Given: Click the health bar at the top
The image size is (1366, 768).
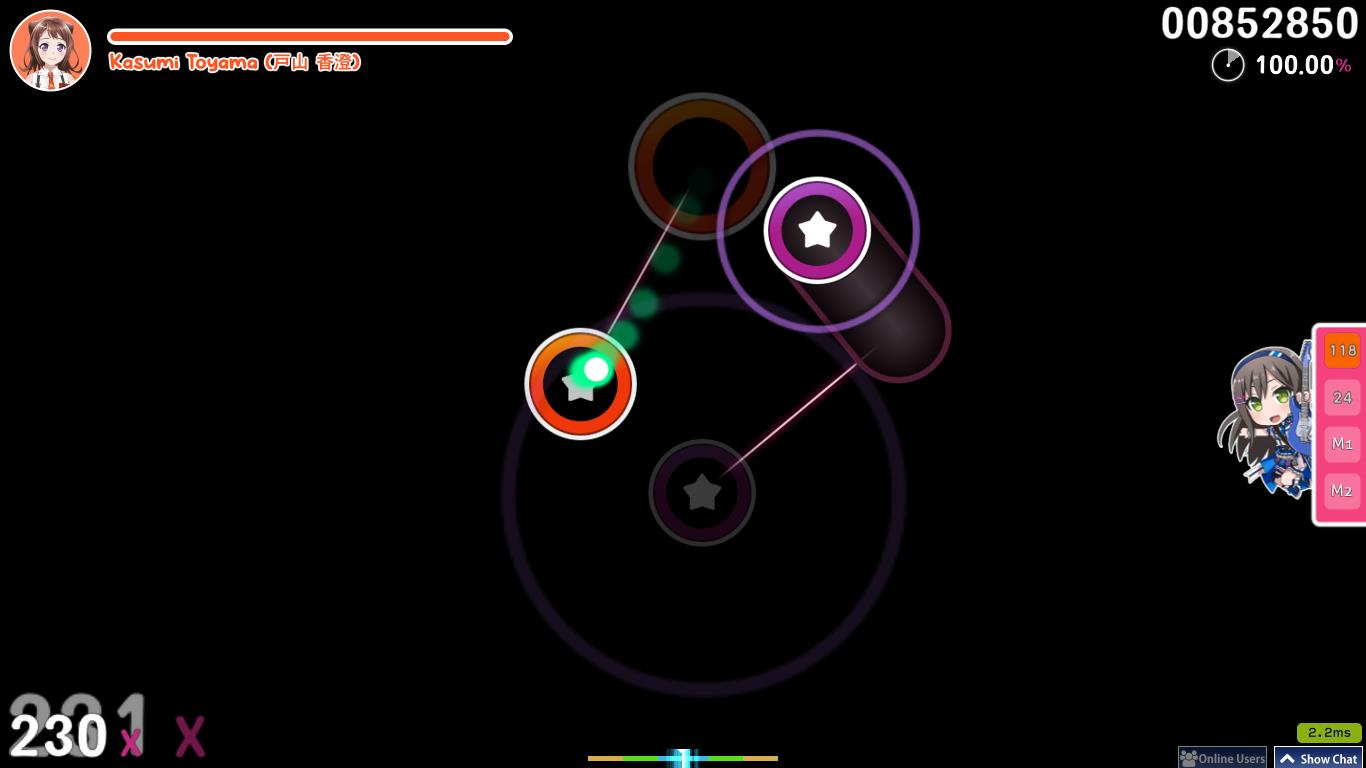Looking at the screenshot, I should coord(310,36).
